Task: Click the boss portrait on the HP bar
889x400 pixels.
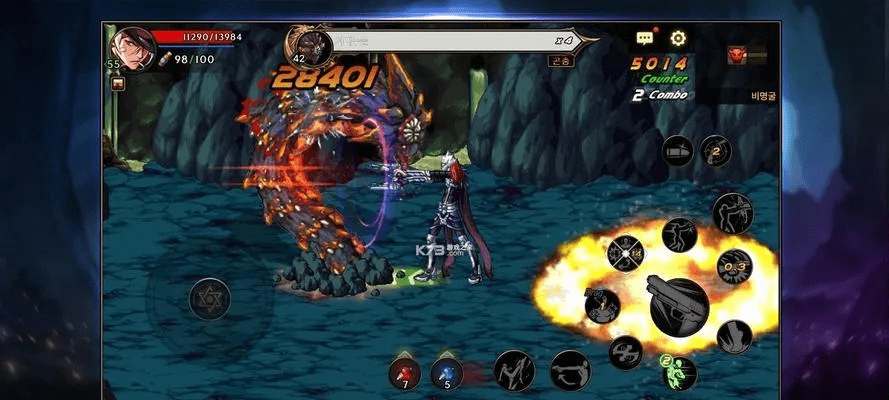Action: [x=309, y=44]
